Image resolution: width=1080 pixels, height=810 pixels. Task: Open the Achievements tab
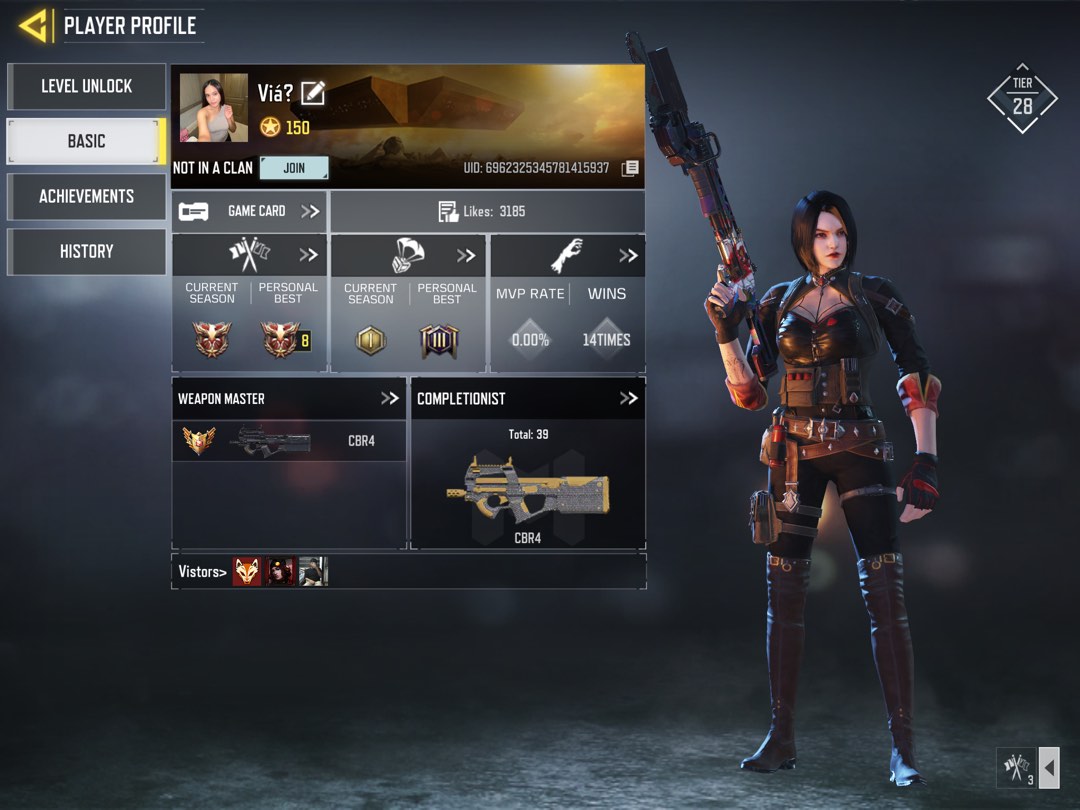click(86, 196)
